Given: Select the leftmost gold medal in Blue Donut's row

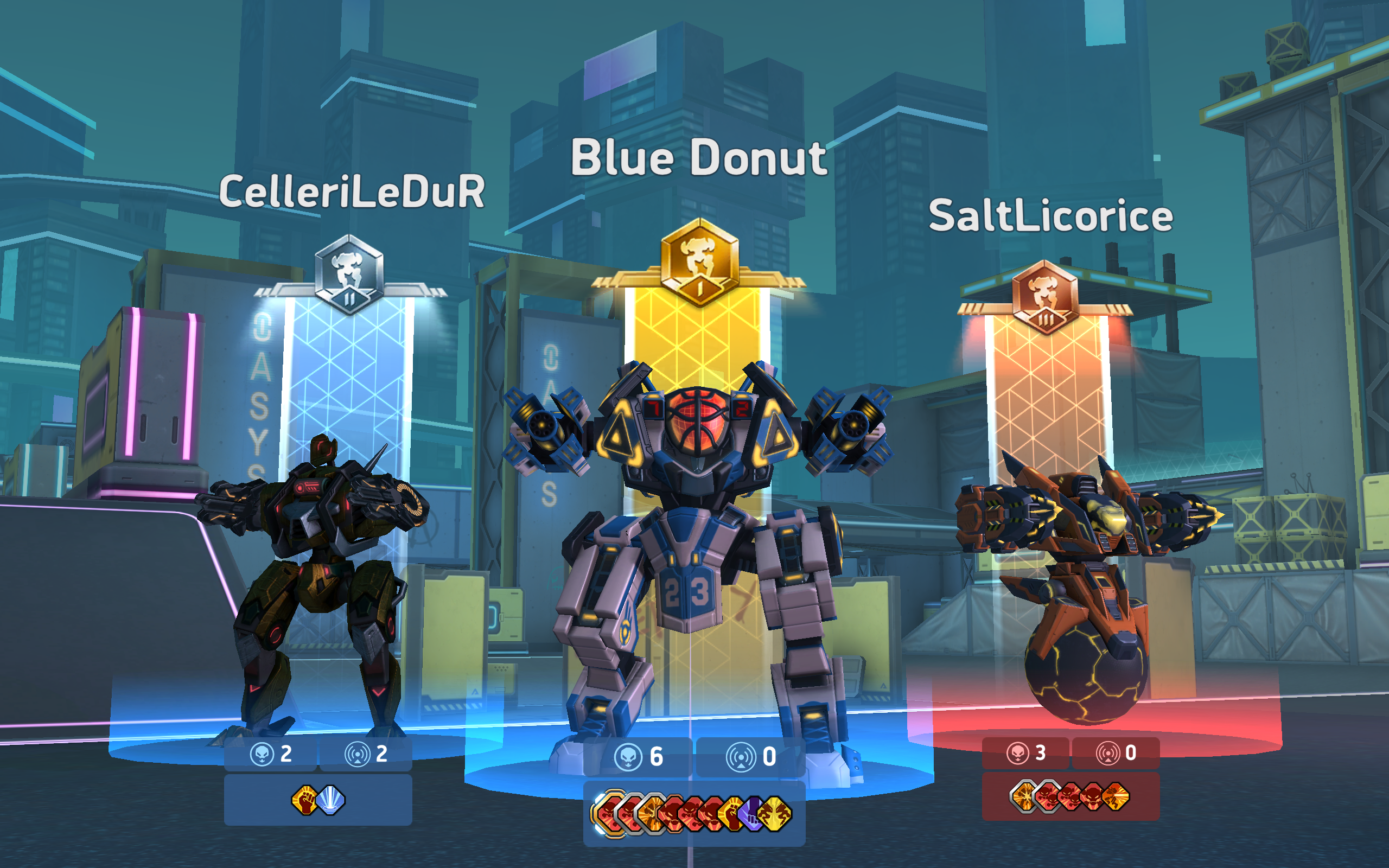Looking at the screenshot, I should pos(609,812).
